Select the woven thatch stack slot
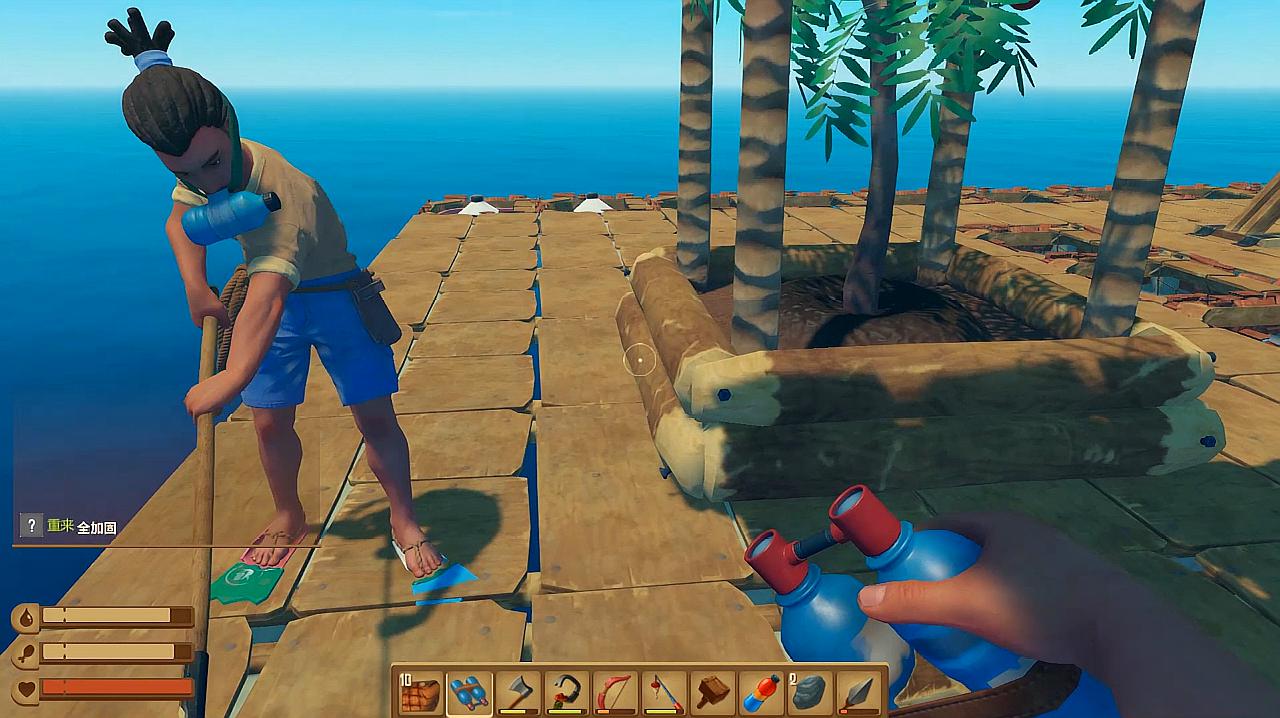This screenshot has width=1280, height=718. (x=421, y=692)
